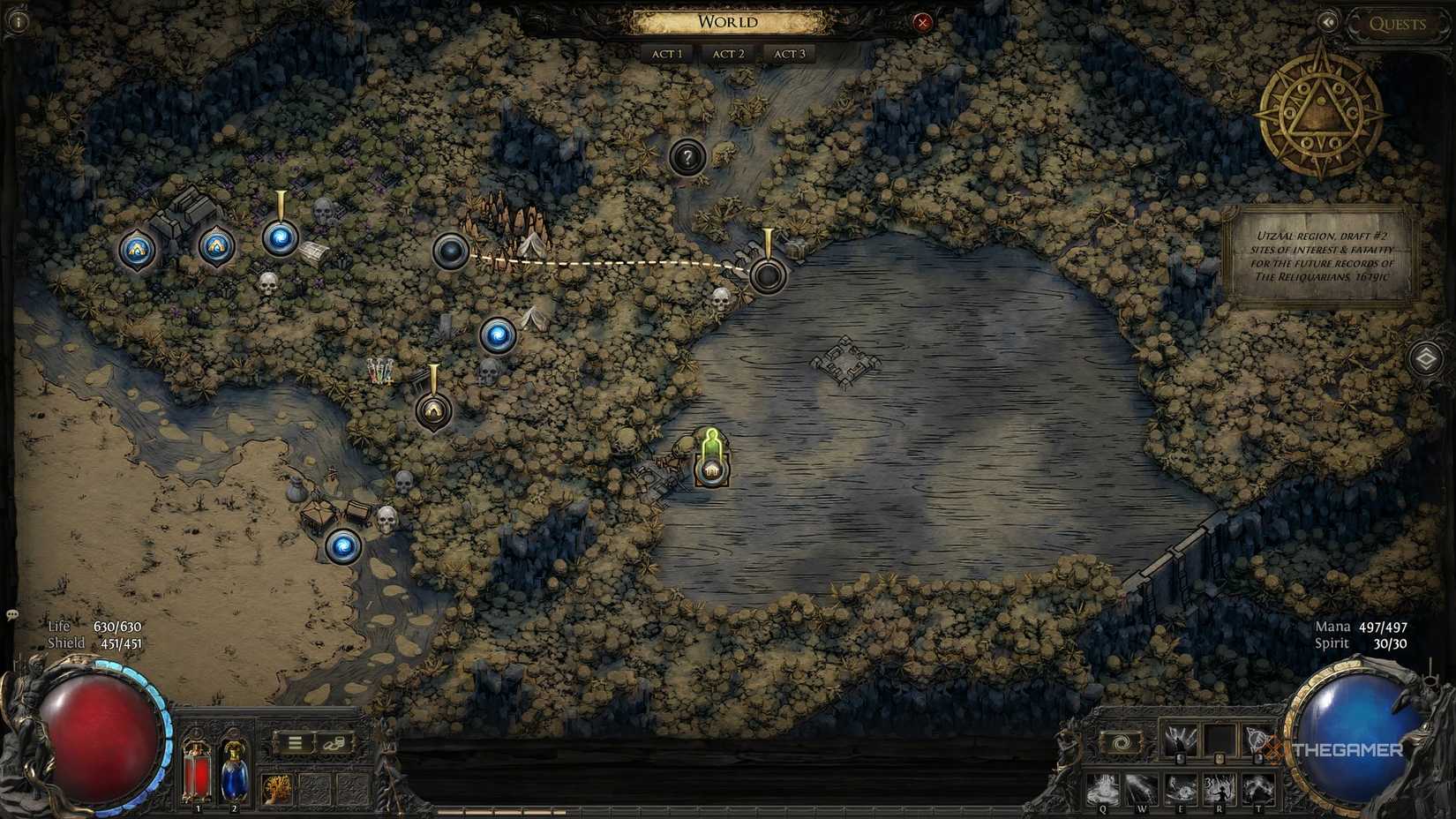Open the chat speech bubble icon
The image size is (1456, 819).
11,614
